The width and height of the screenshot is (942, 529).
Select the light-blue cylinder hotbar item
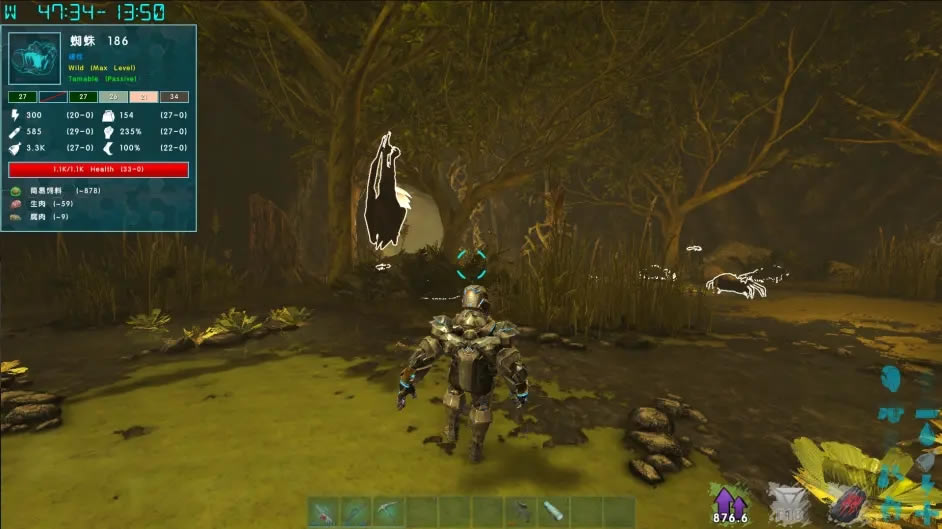pyautogui.click(x=553, y=511)
